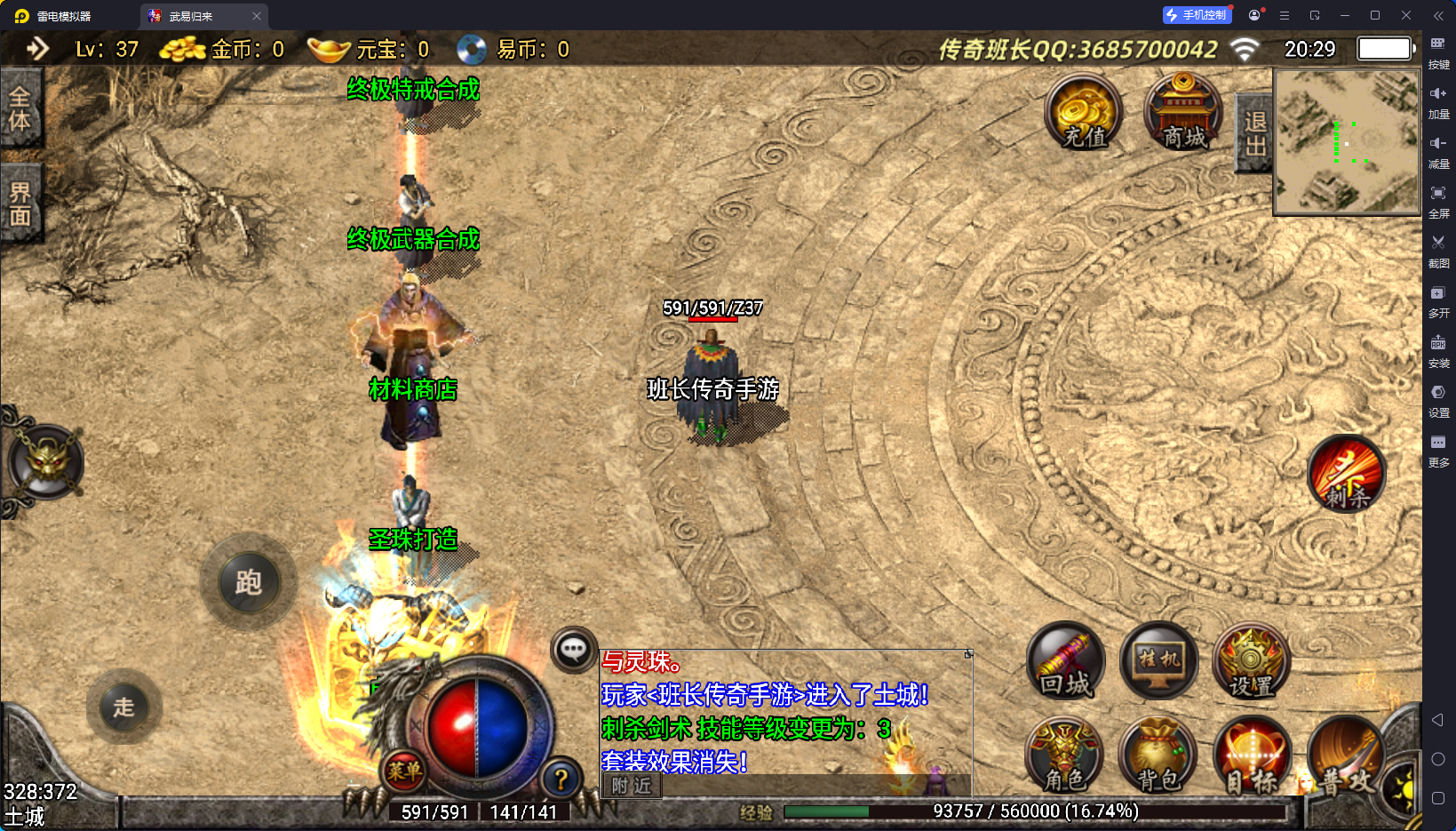Image resolution: width=1456 pixels, height=831 pixels.
Task: Open the 设置 game settings
Action: pyautogui.click(x=1251, y=662)
